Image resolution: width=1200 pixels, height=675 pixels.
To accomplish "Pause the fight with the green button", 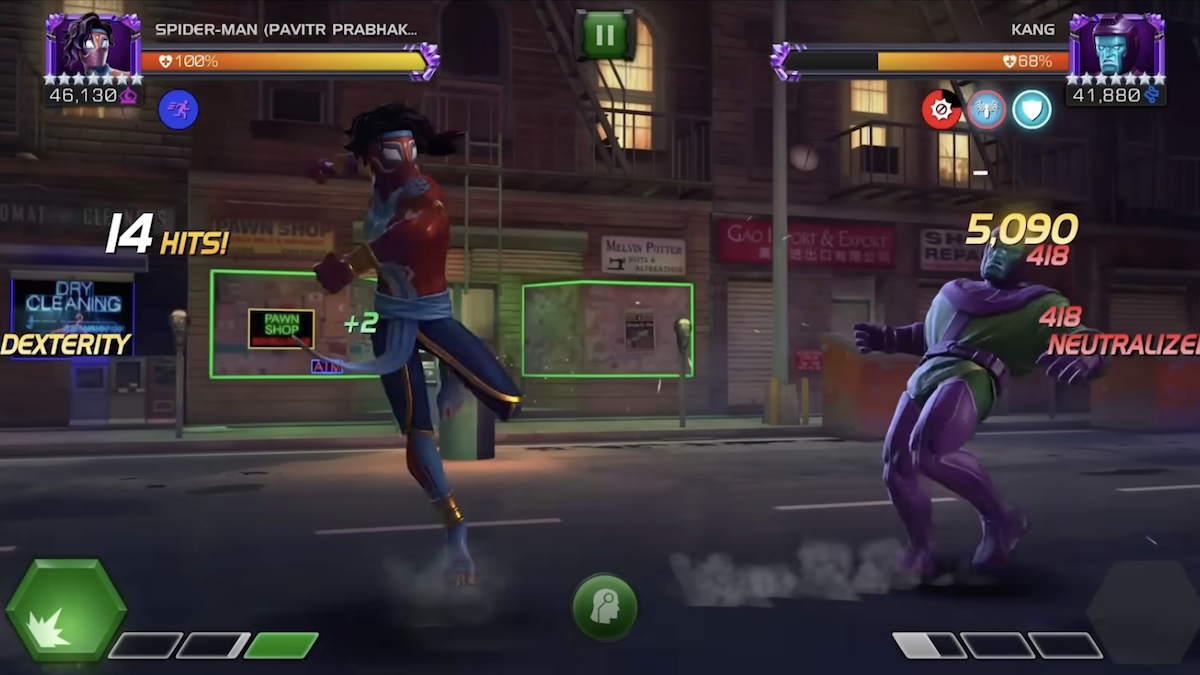I will tap(605, 36).
